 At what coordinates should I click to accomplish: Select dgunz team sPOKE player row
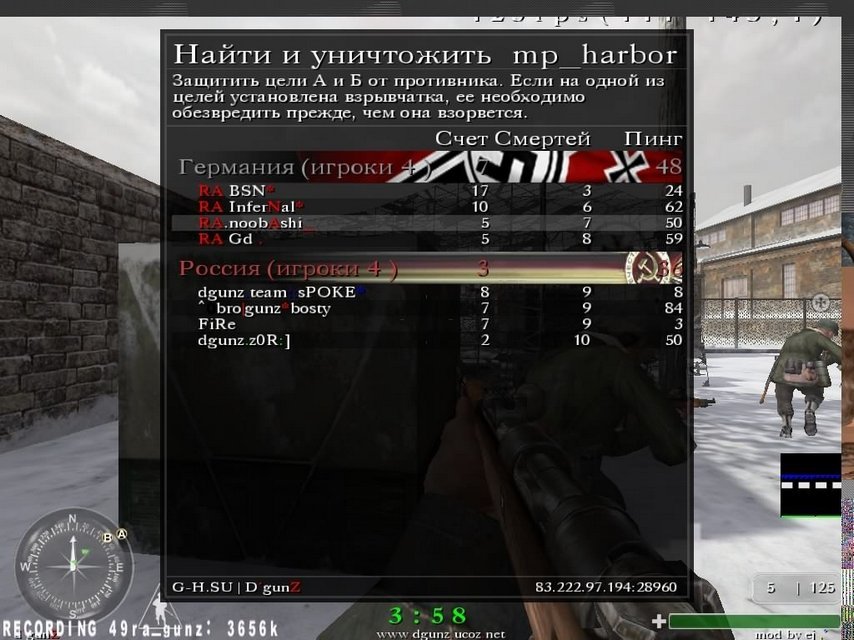coord(428,292)
